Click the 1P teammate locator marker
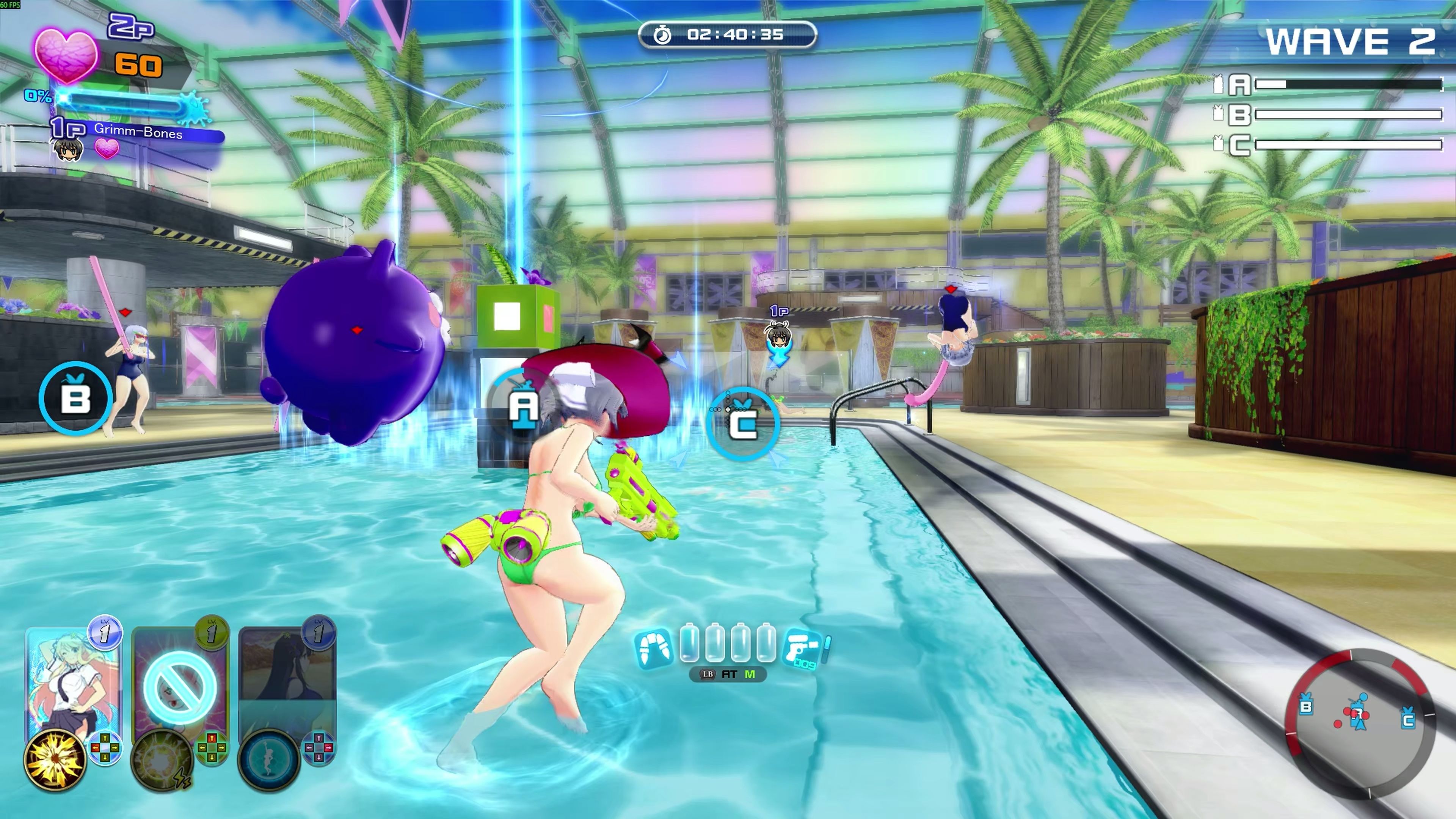Viewport: 1456px width, 819px height. (x=779, y=336)
